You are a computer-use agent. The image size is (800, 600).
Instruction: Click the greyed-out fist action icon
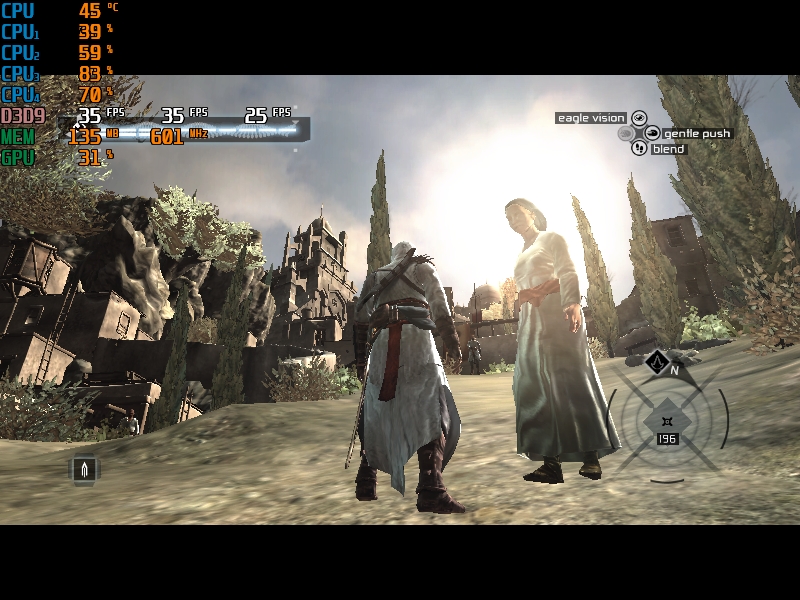tap(625, 133)
